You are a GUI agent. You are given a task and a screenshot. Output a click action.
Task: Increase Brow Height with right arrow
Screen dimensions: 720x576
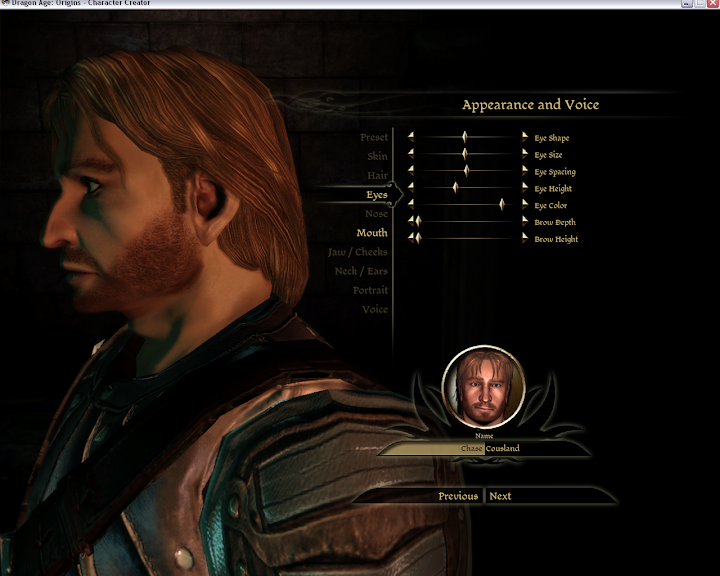point(525,239)
